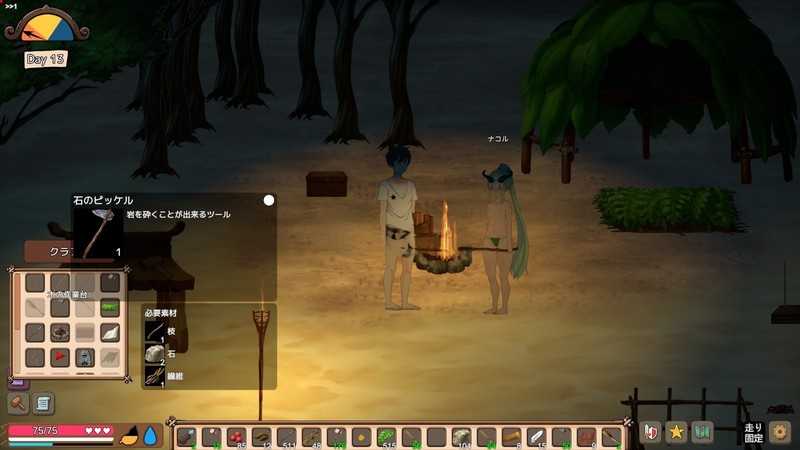Select the green item recipe slot
The height and width of the screenshot is (450, 800).
tap(110, 307)
